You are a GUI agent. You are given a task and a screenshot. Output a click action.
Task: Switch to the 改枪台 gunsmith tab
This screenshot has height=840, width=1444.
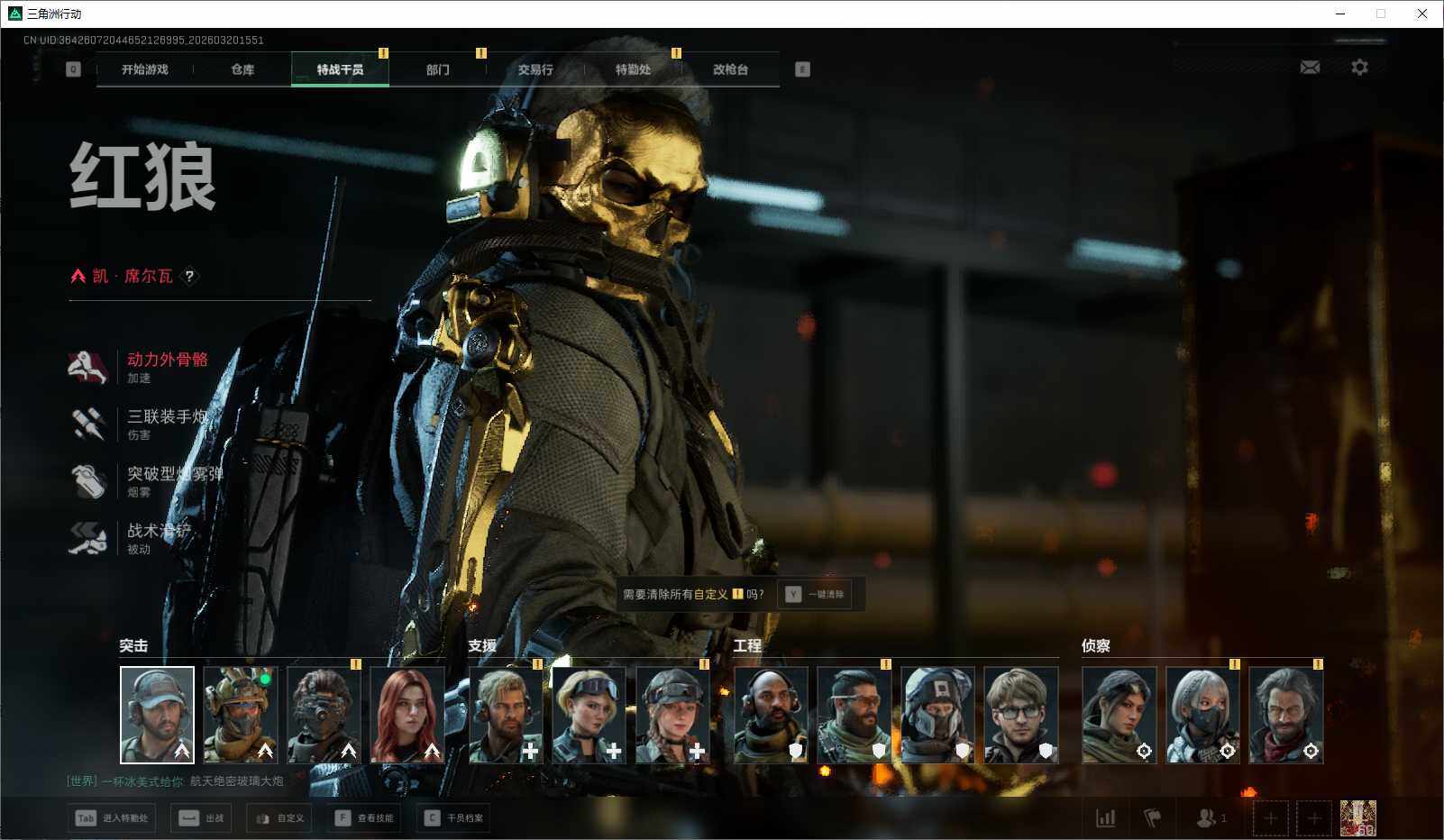pyautogui.click(x=730, y=69)
